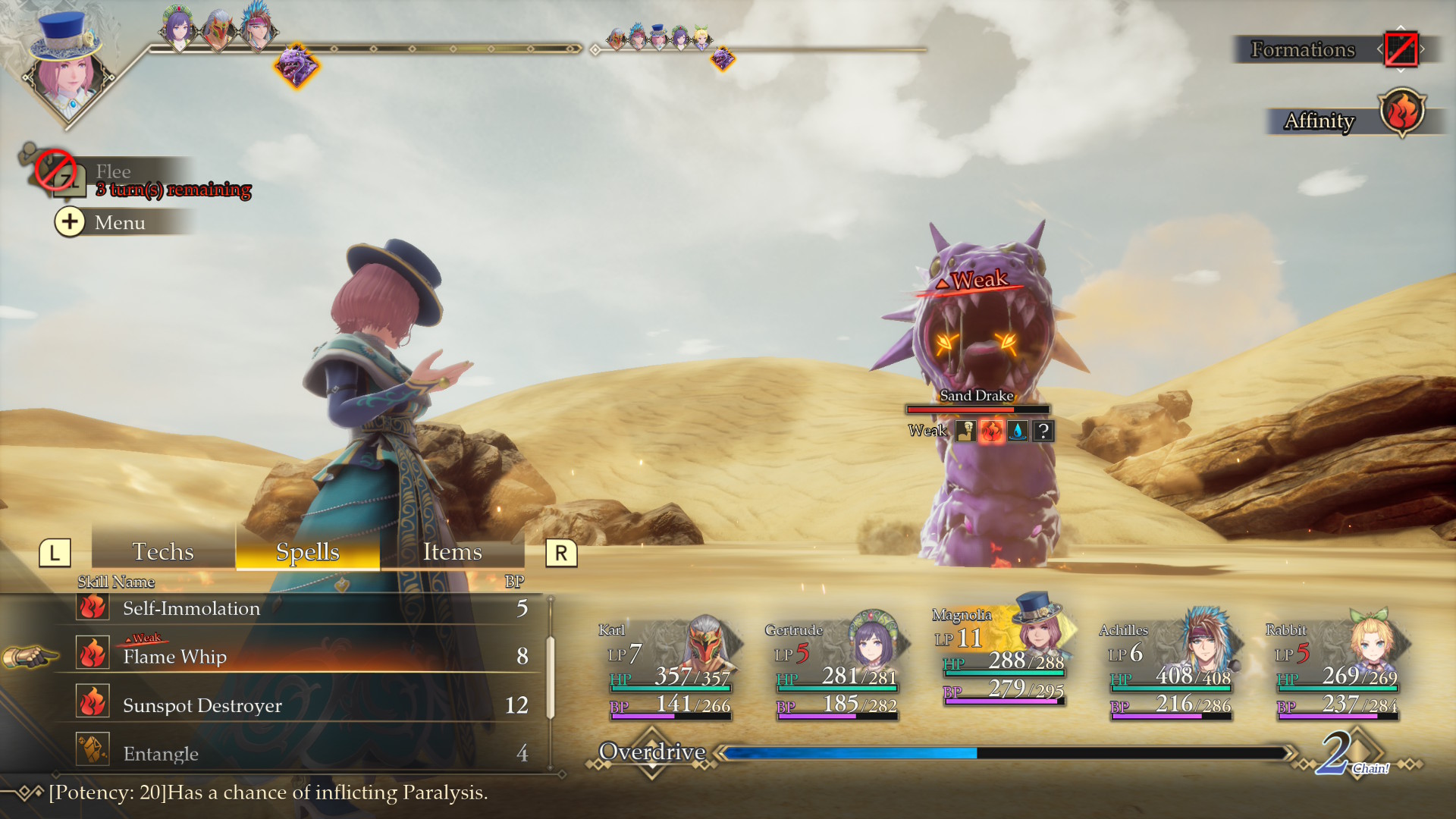Pick Rabbit's party status panel
The width and height of the screenshot is (1456, 819).
click(1336, 667)
